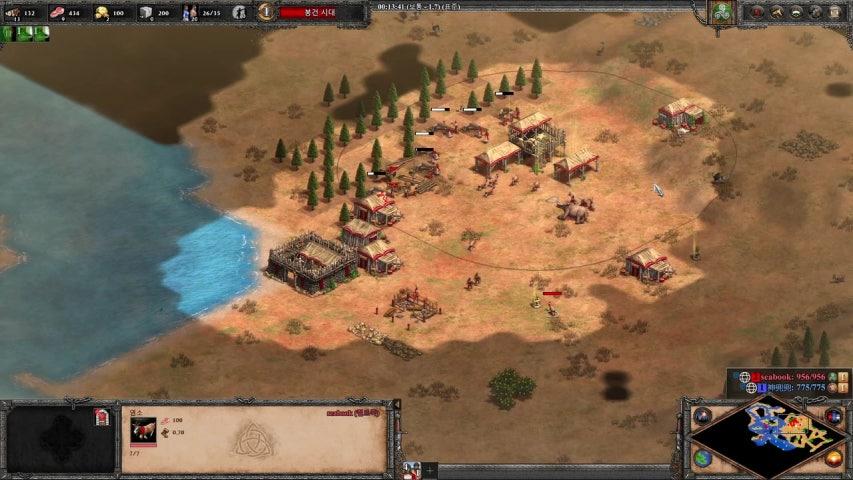Screen dimensions: 853x480
Task: Click the gold resource icon
Action: point(101,13)
